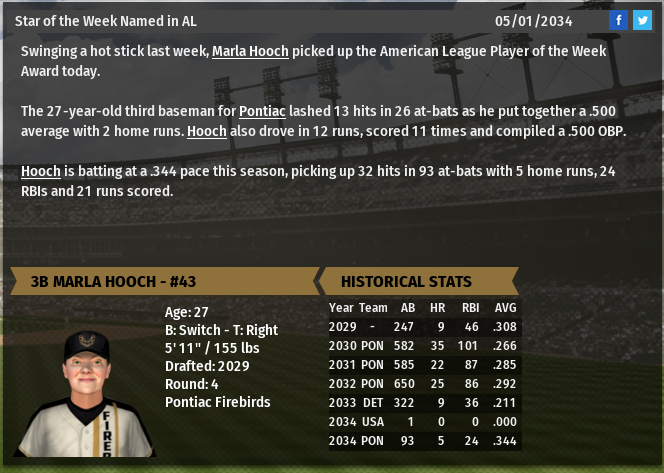
Task: Share the story on Facebook
Action: [619, 20]
